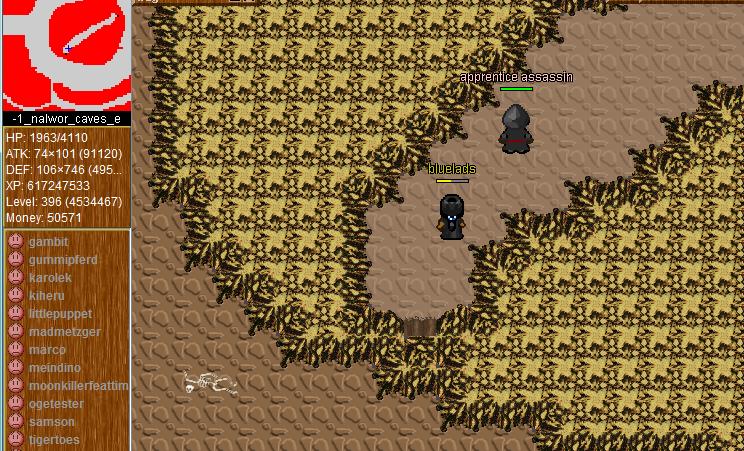Select gambit in the buddy list

click(x=48, y=242)
